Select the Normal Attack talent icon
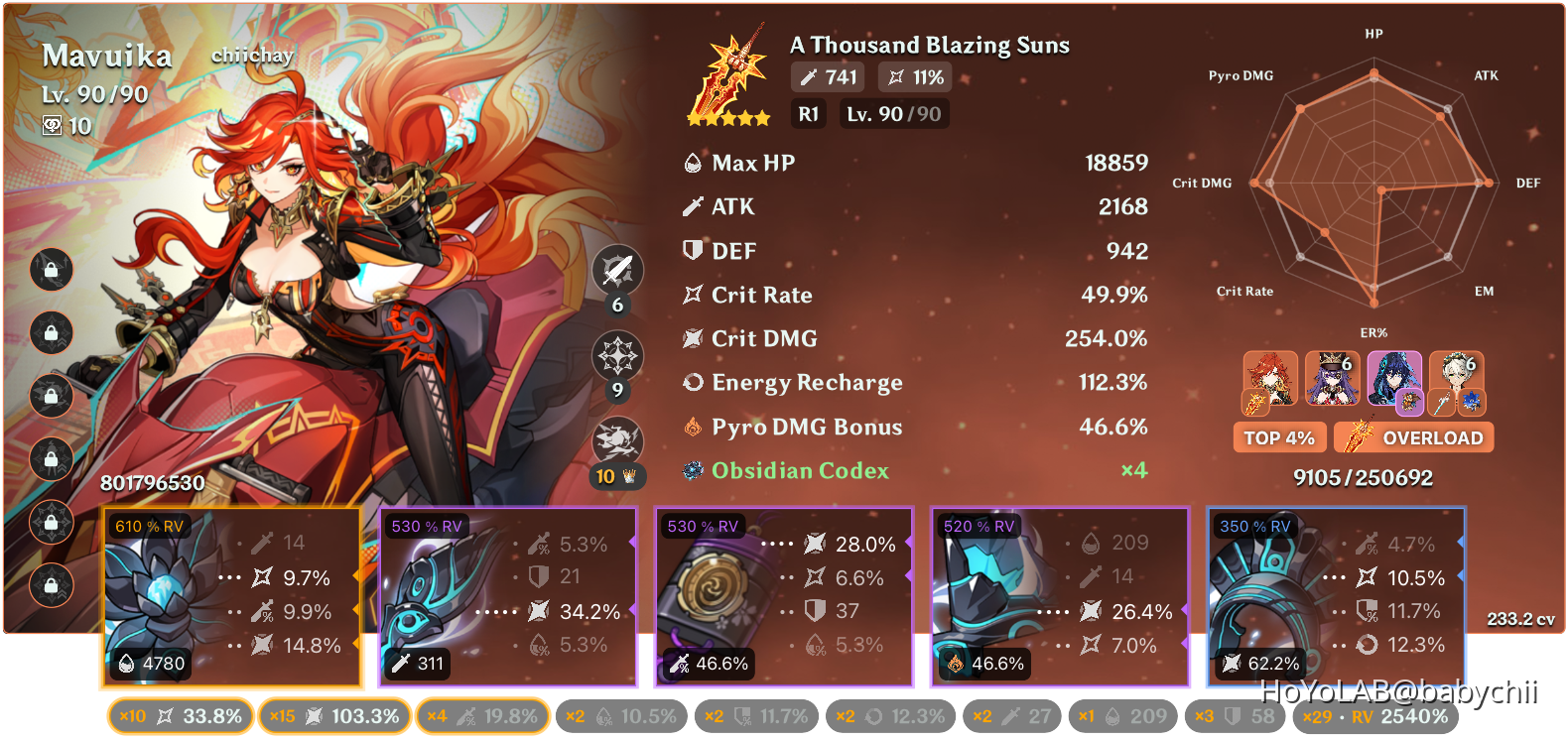 617,269
